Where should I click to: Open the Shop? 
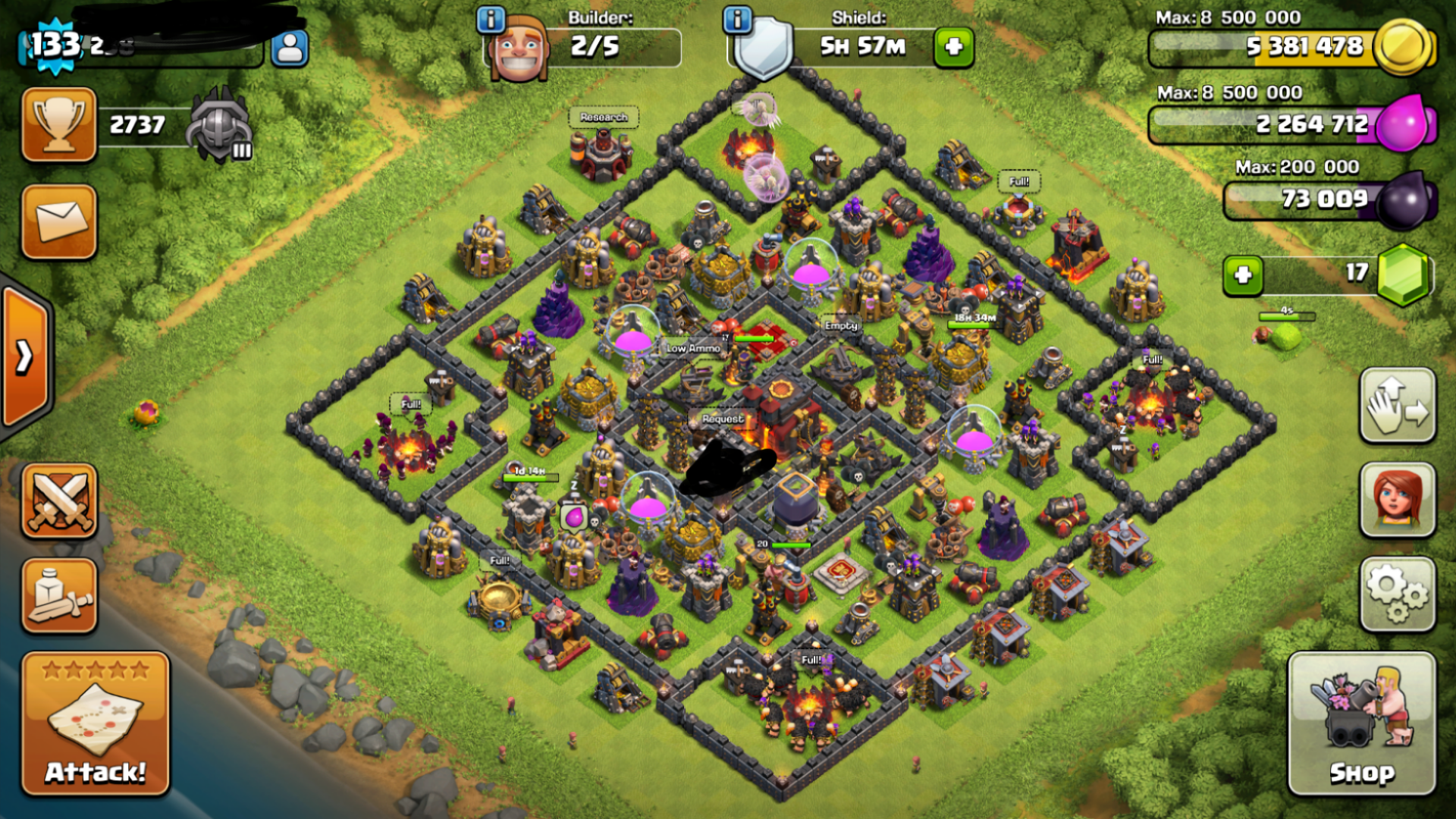pyautogui.click(x=1361, y=724)
